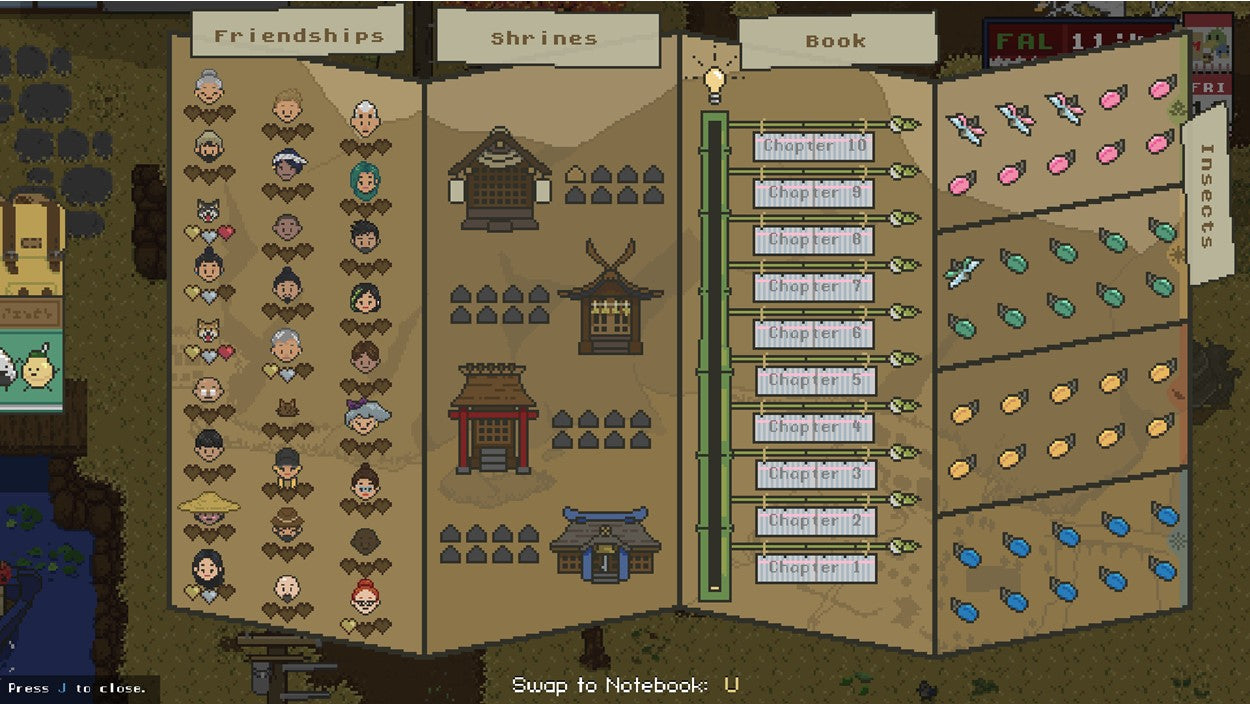Select the Book tab
The width and height of the screenshot is (1250, 704).
(x=836, y=41)
